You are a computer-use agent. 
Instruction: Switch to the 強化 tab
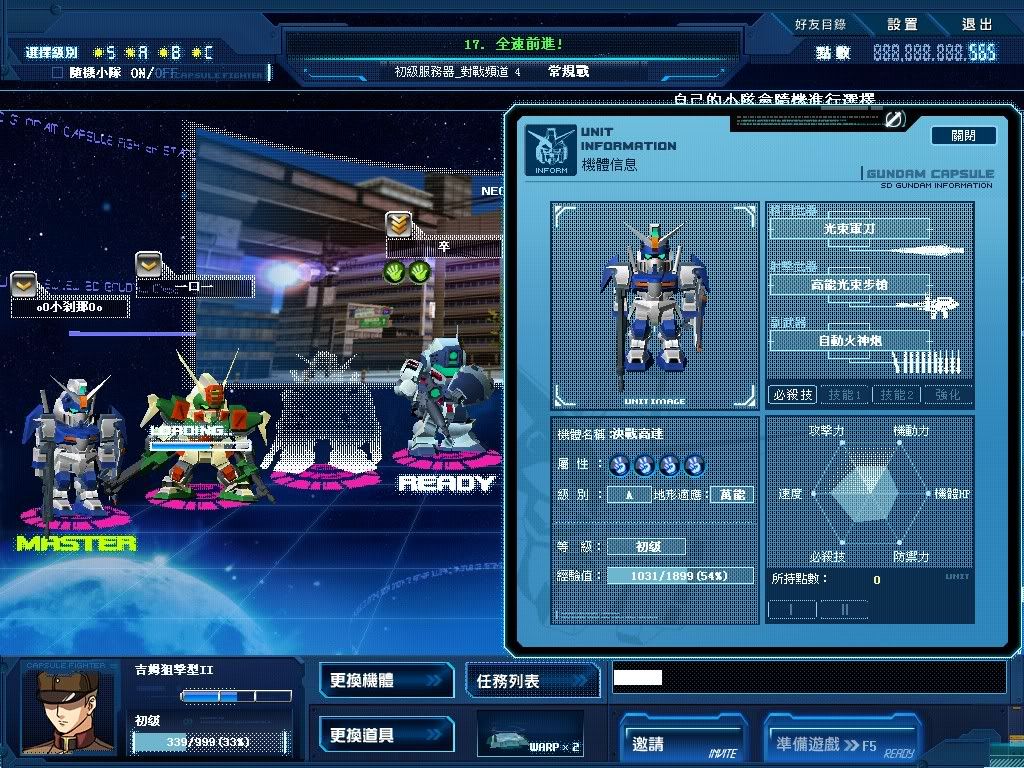947,395
